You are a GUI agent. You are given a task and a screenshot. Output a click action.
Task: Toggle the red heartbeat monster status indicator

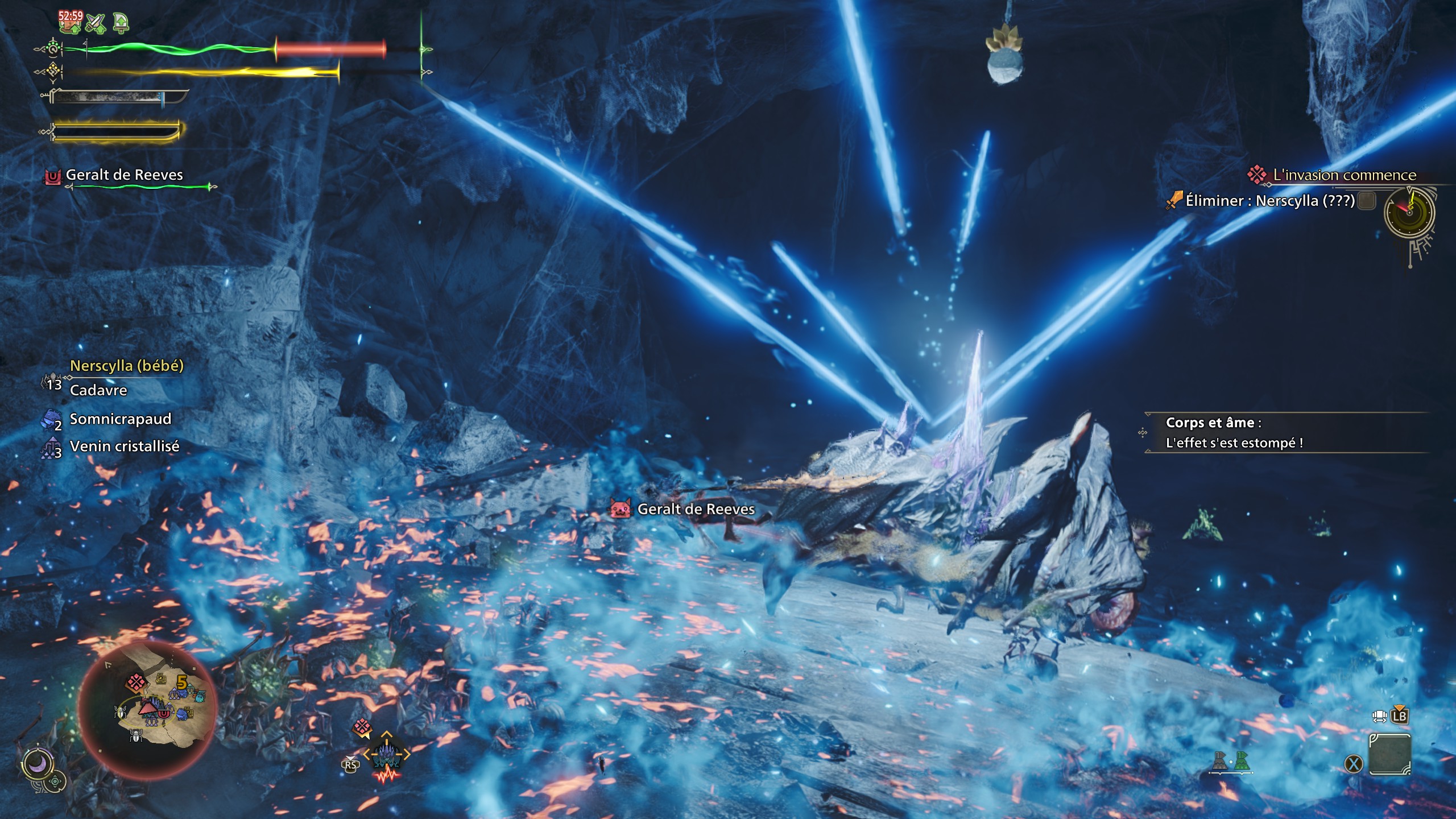(x=387, y=776)
